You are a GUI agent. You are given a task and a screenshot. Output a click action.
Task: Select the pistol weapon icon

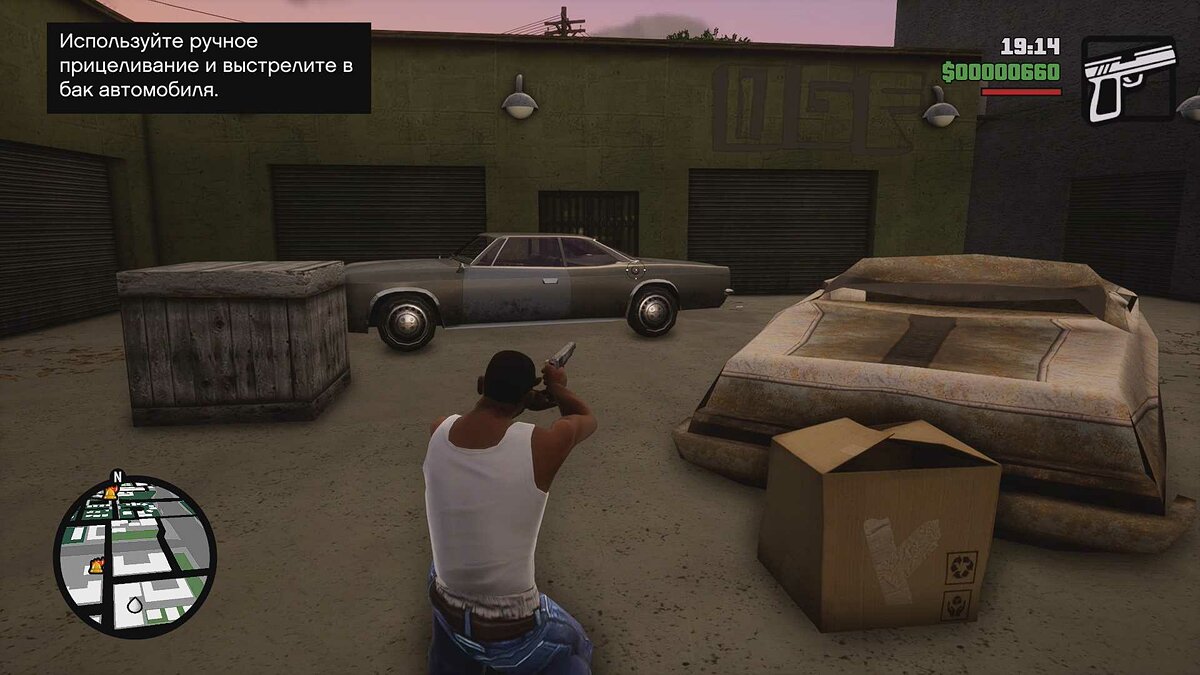1129,79
